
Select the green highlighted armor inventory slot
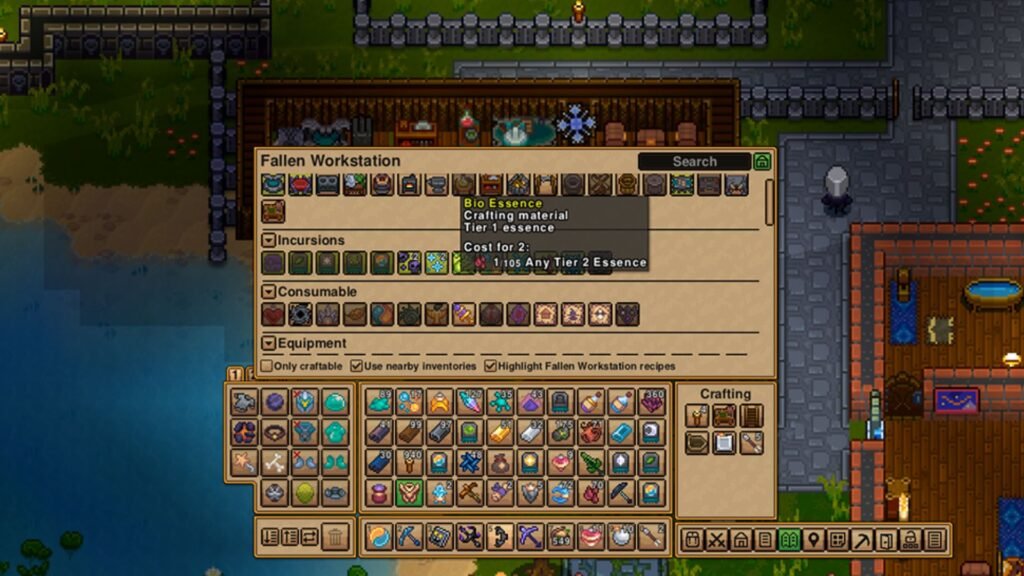tap(409, 492)
